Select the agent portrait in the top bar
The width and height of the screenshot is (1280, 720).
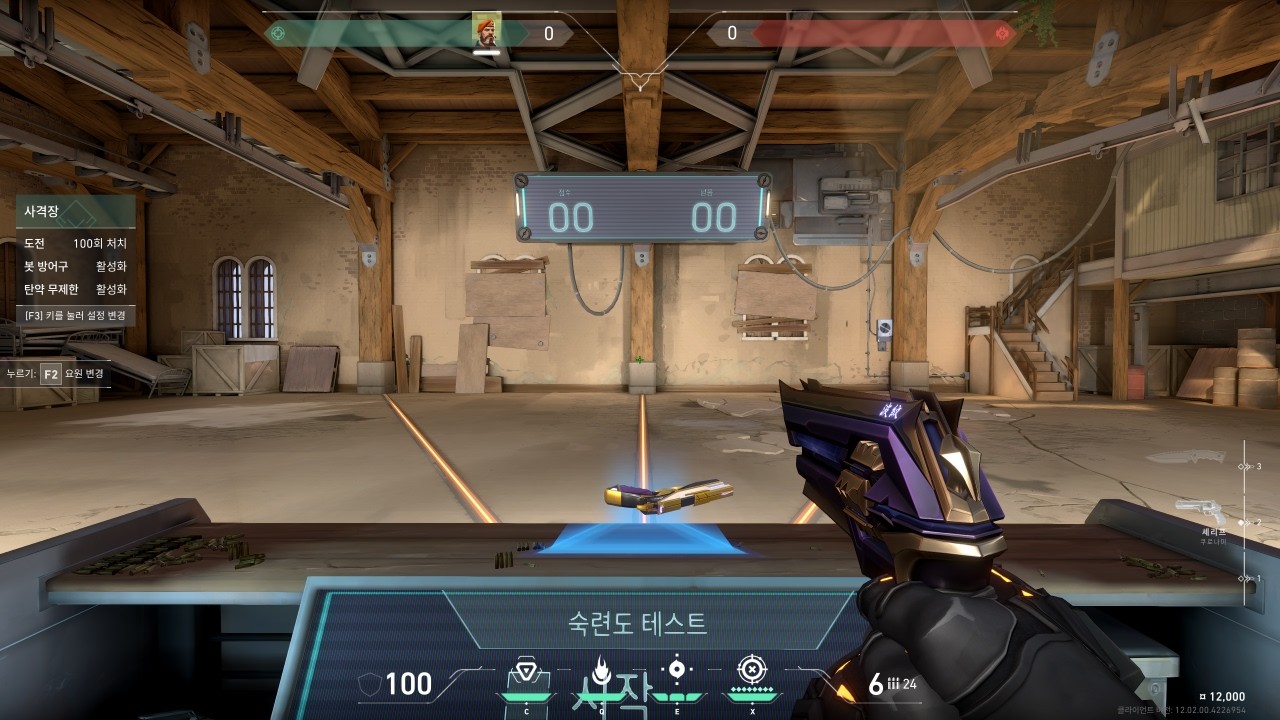486,31
